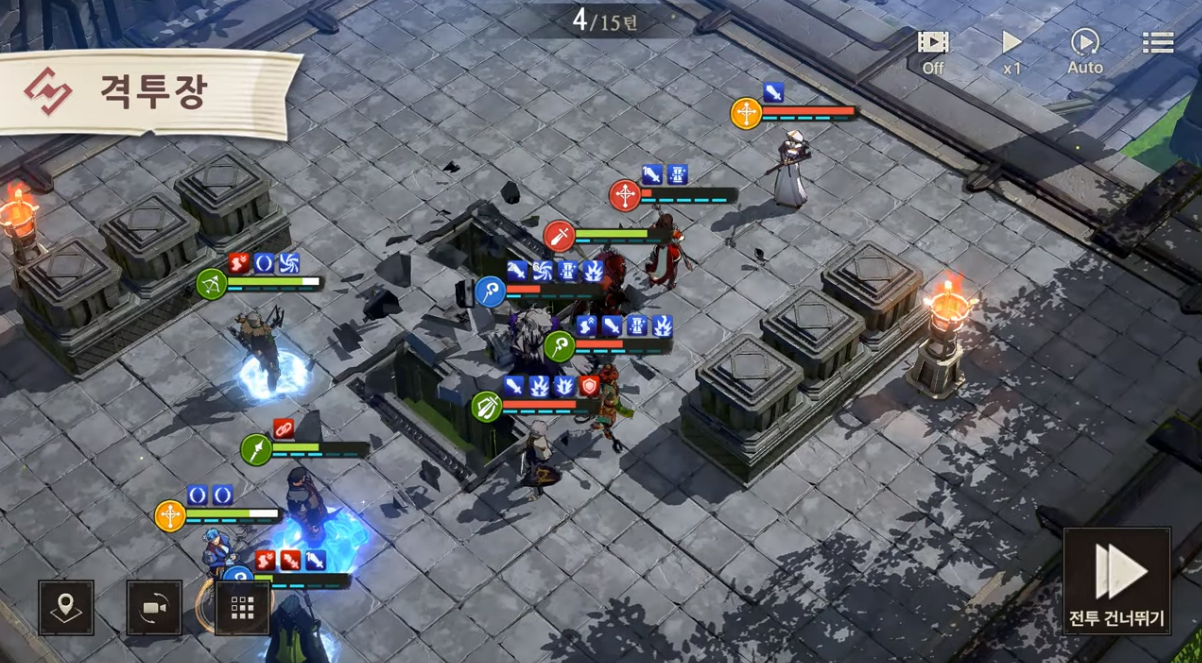Rotate the camera view button
This screenshot has width=1202, height=663.
(x=154, y=607)
